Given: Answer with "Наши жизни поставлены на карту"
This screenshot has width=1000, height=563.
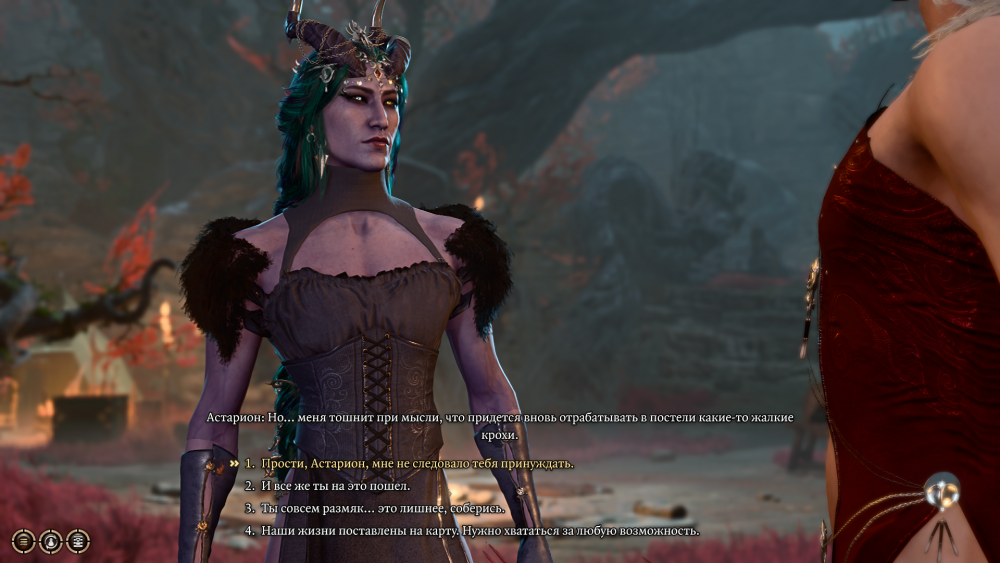Looking at the screenshot, I should click(479, 530).
